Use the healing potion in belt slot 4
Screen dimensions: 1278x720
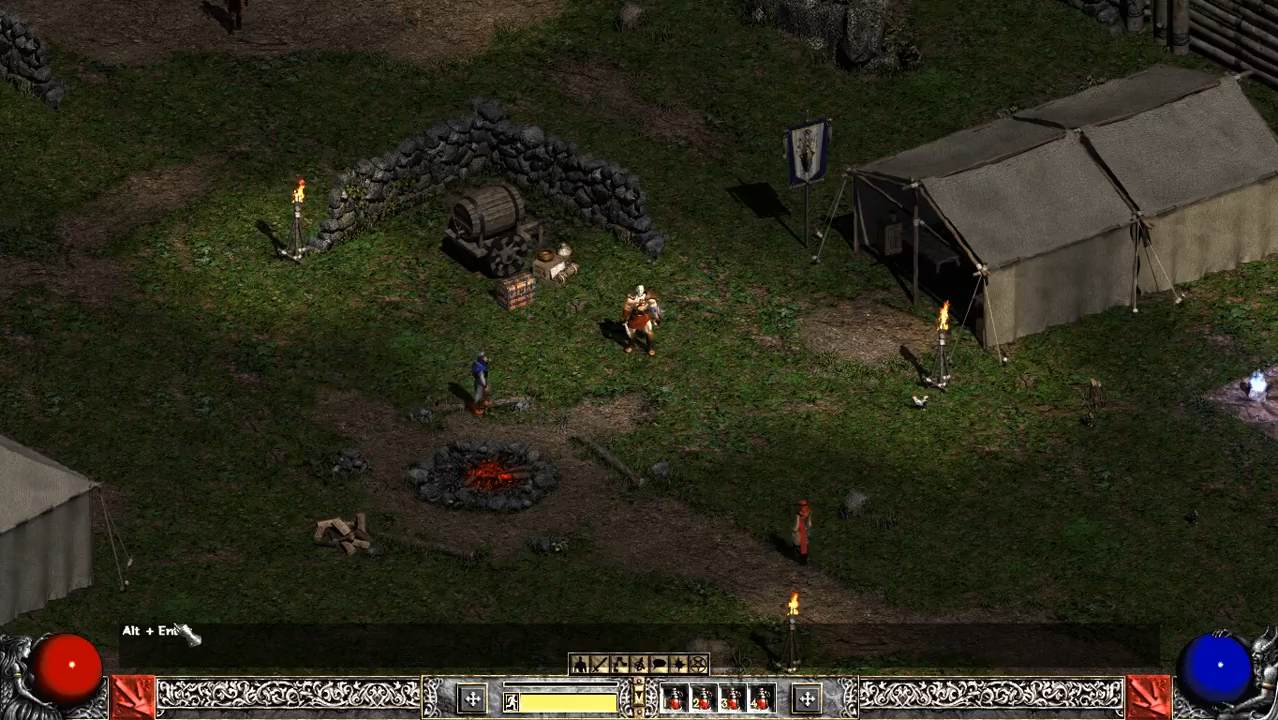point(762,698)
